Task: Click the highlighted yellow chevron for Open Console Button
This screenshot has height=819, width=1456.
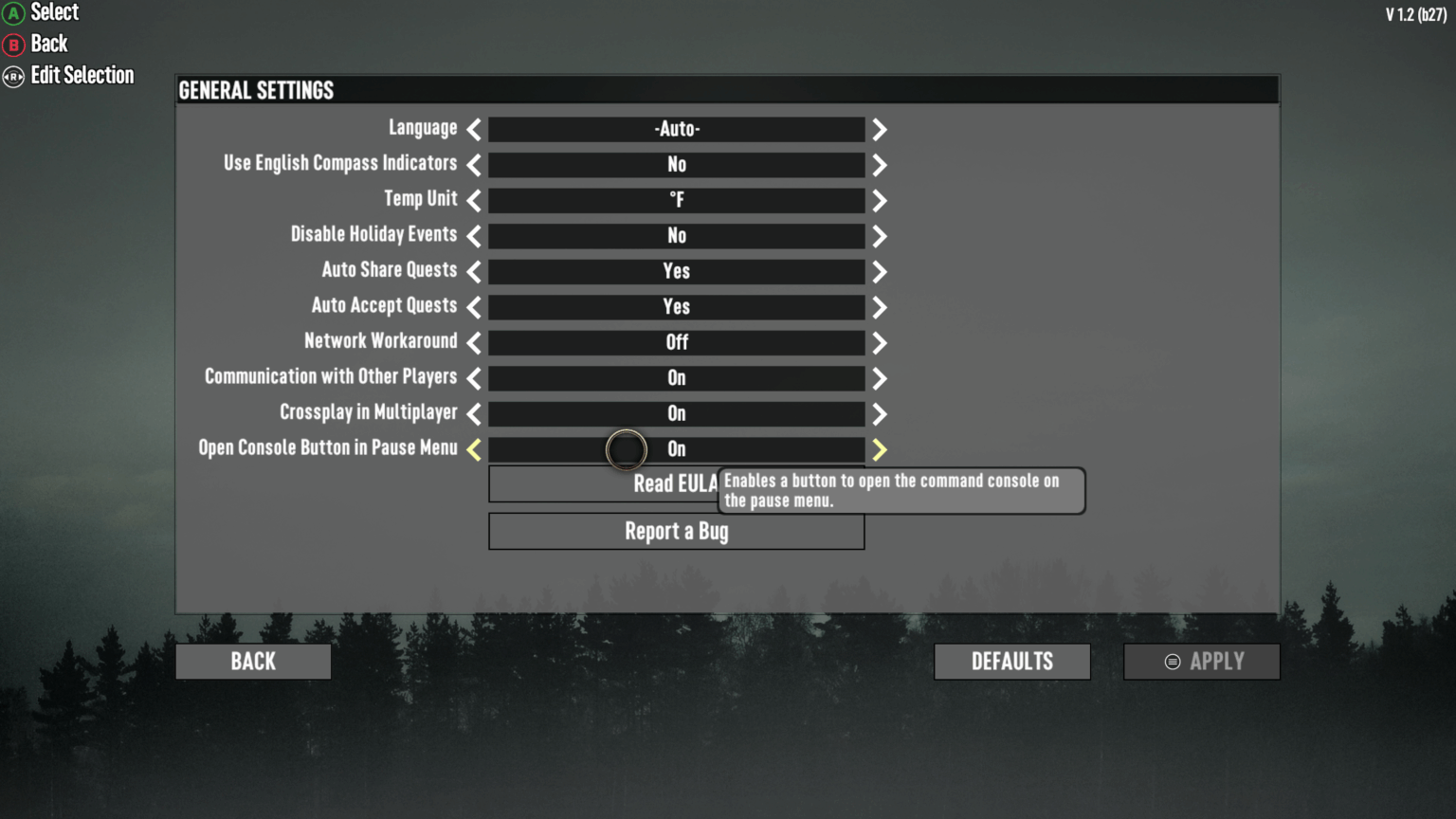Action: [x=879, y=449]
